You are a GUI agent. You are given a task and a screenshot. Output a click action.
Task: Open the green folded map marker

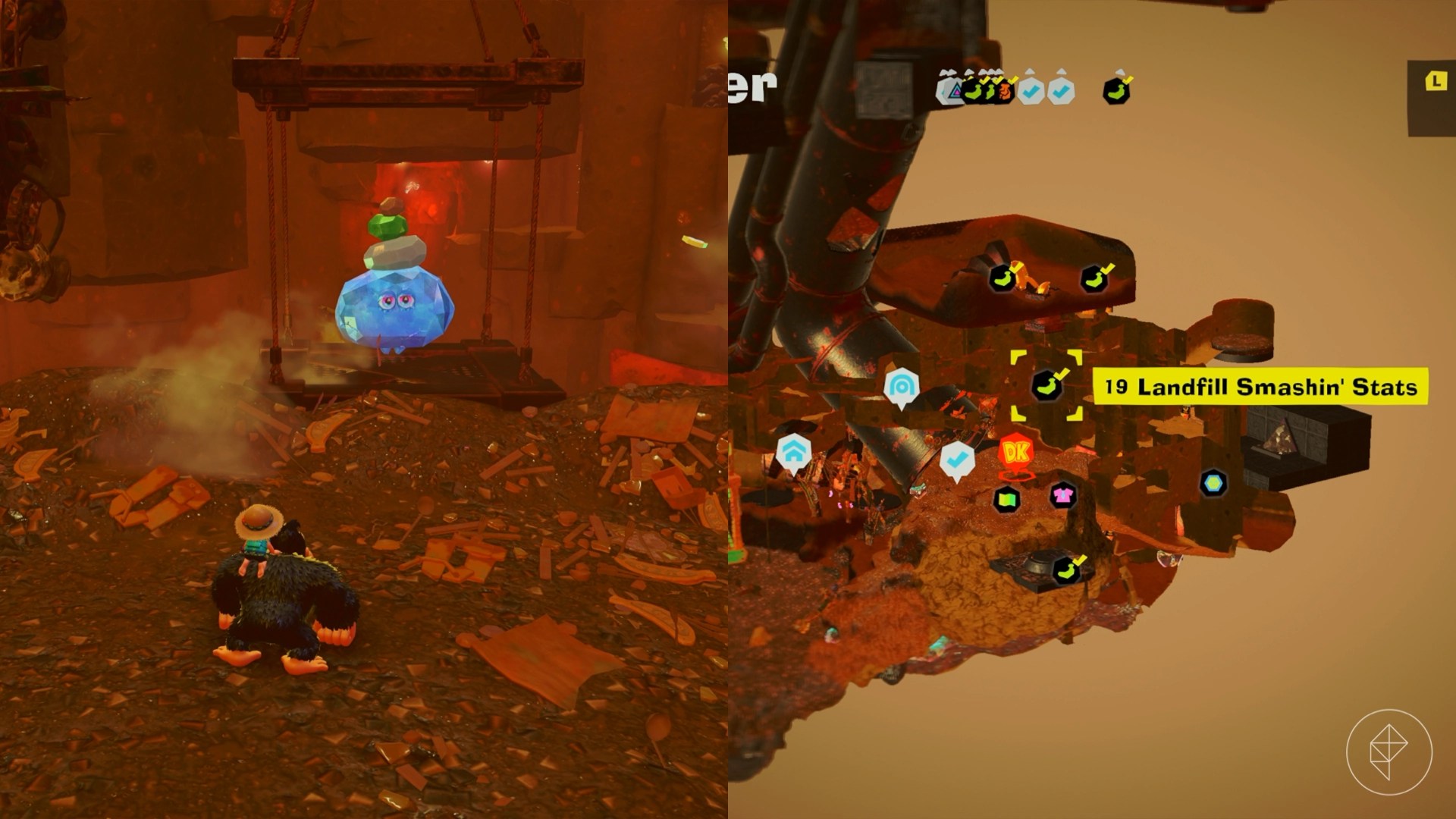(1007, 498)
